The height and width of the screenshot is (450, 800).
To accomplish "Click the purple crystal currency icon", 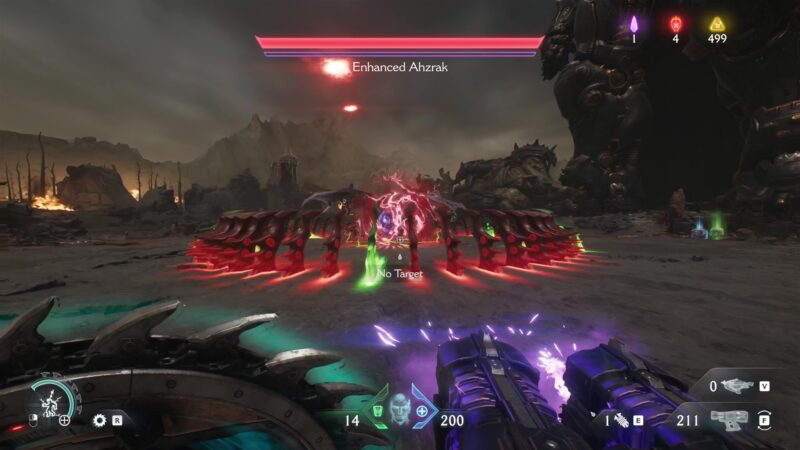I will click(633, 23).
